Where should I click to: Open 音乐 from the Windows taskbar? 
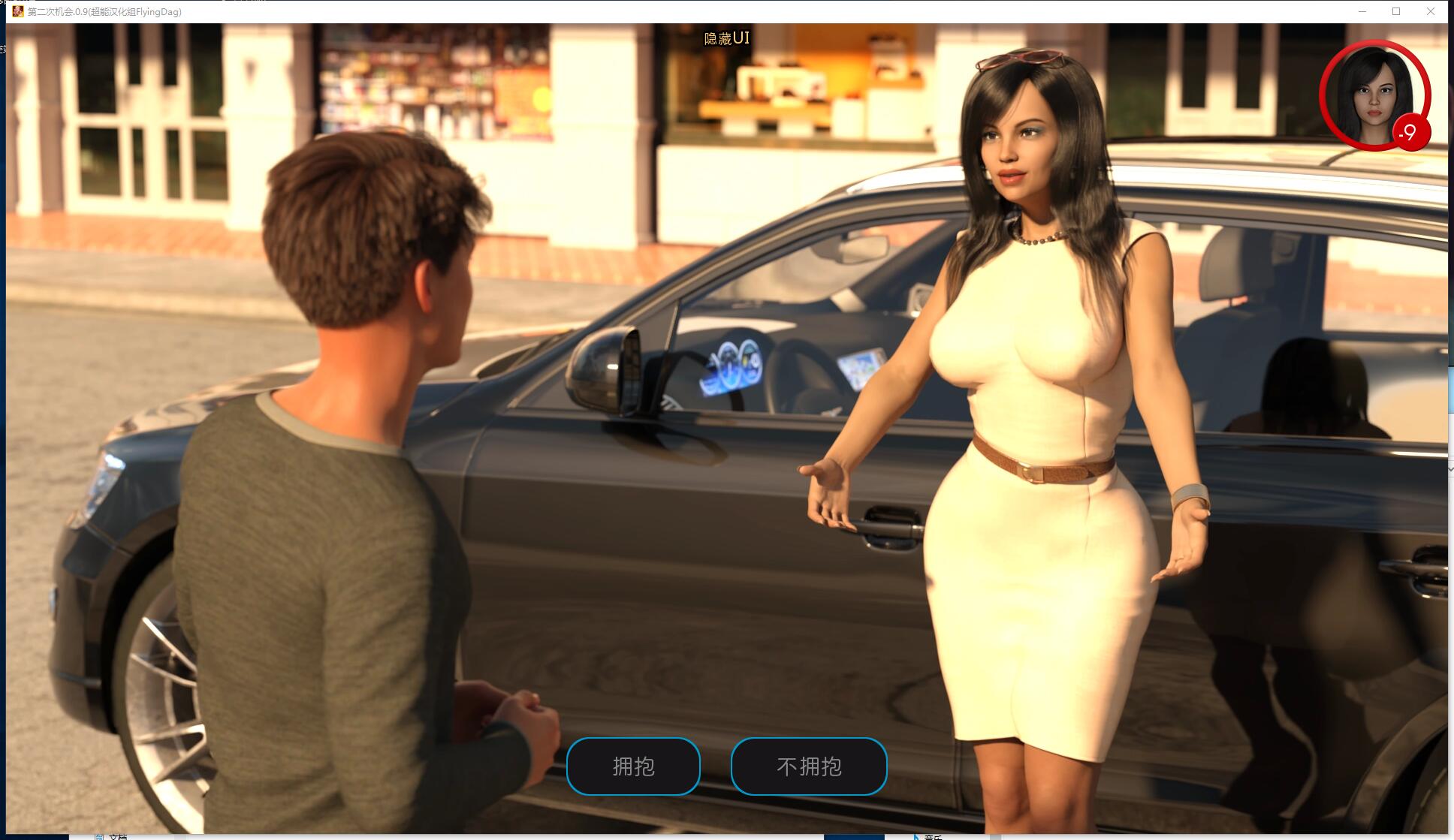[934, 835]
